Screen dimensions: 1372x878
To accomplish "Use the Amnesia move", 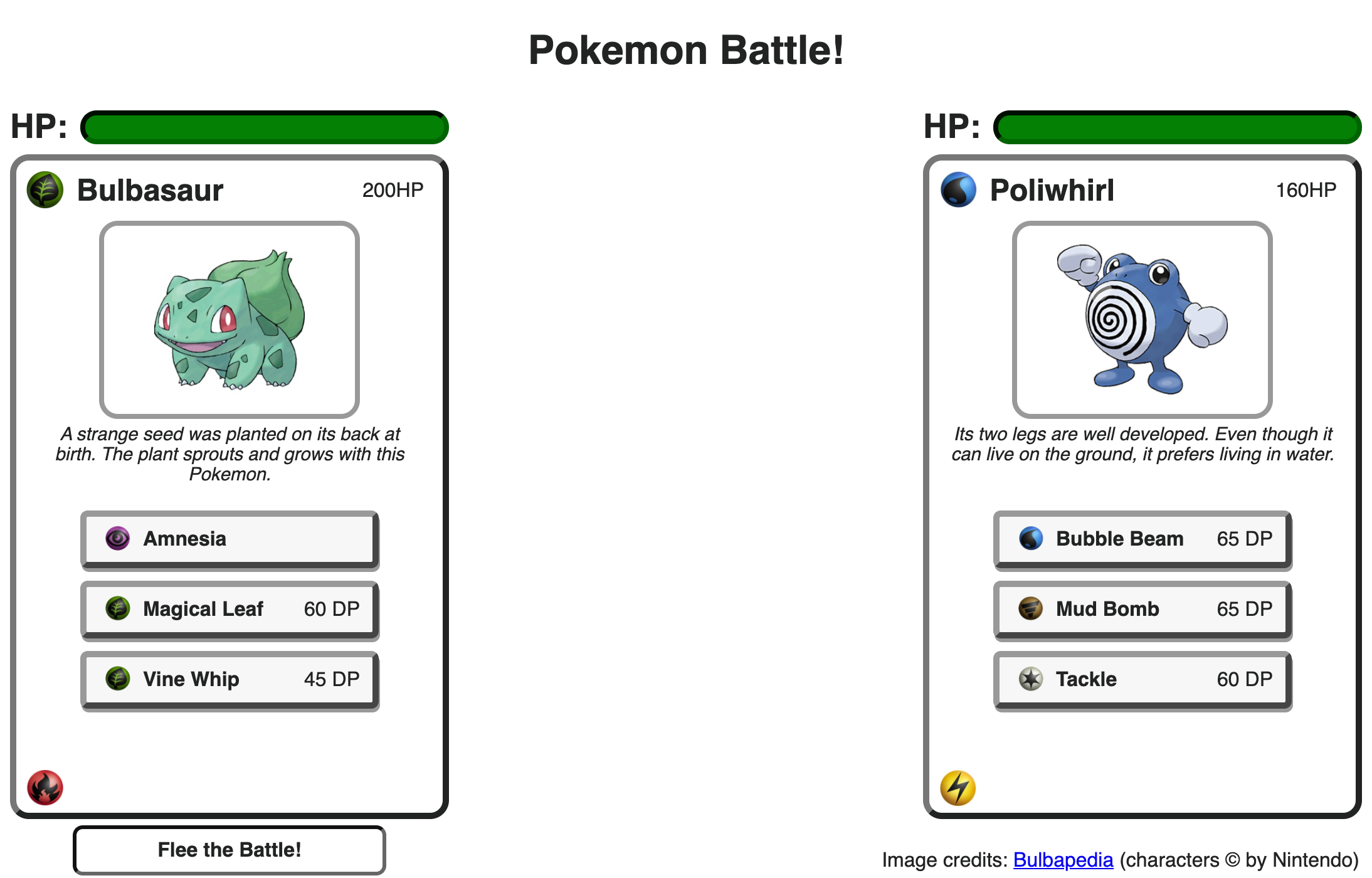I will click(229, 539).
